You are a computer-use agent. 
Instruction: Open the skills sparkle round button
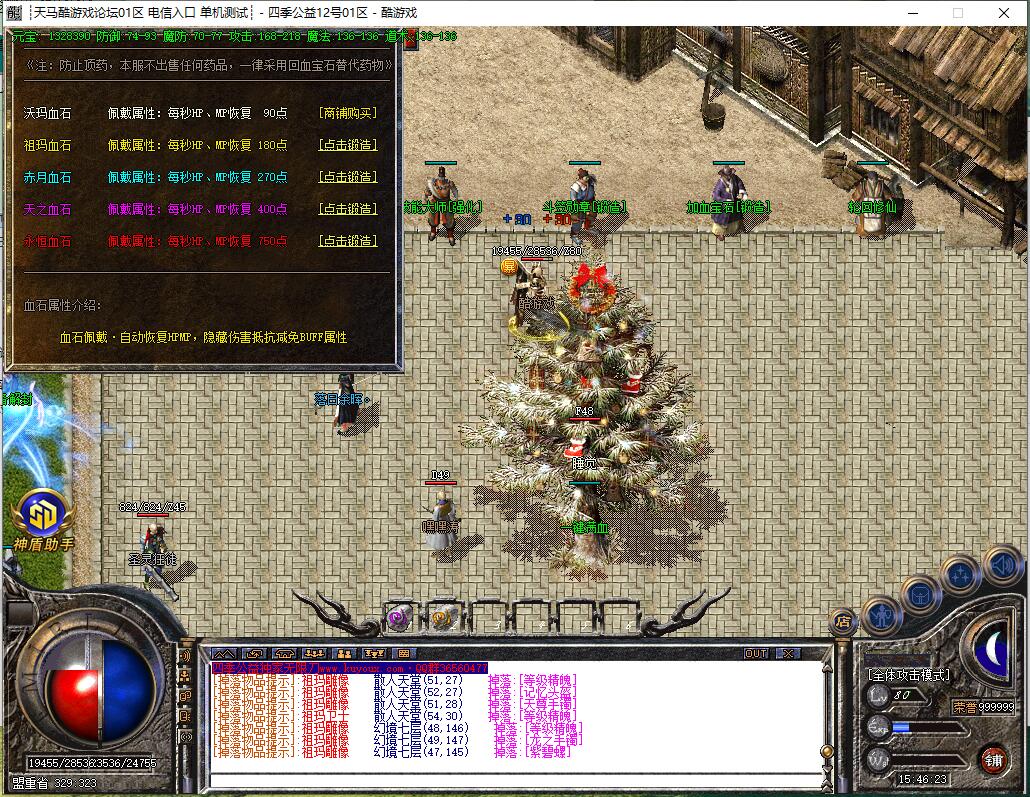coord(960,574)
